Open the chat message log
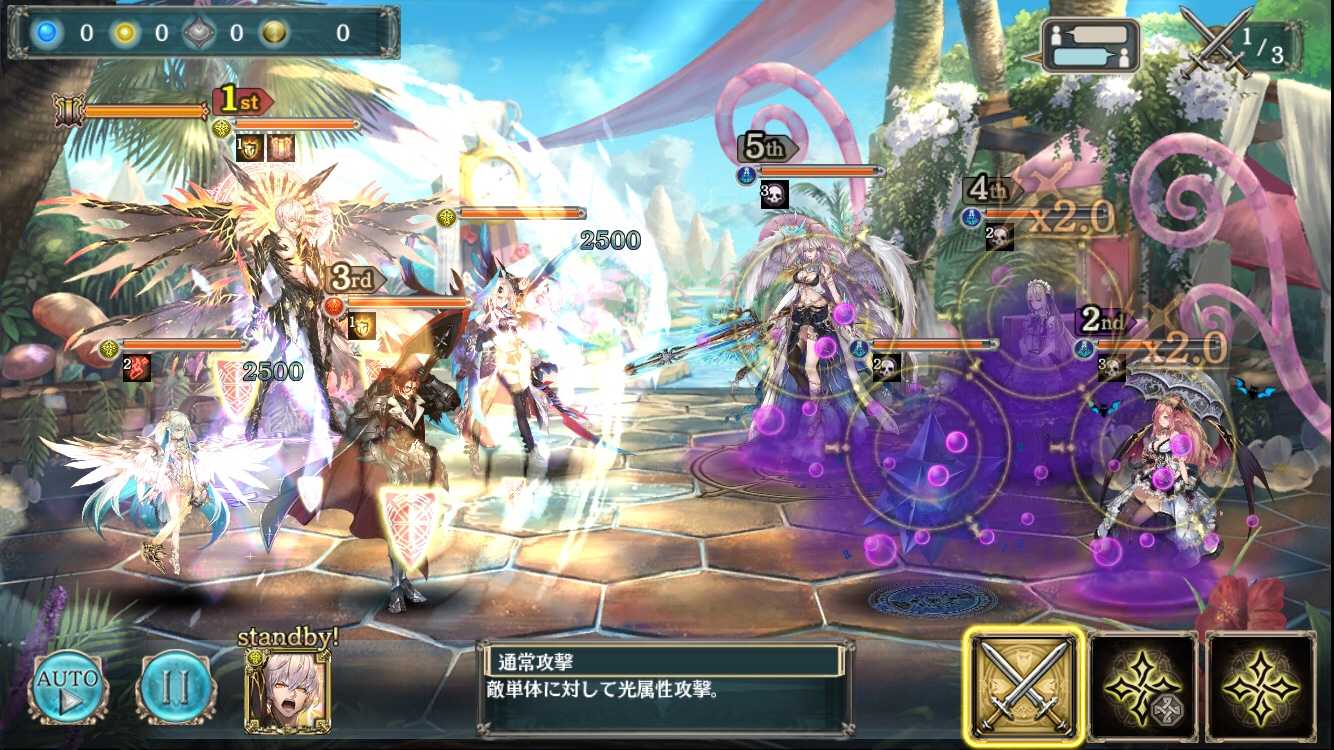1334x750 pixels. pos(1090,45)
